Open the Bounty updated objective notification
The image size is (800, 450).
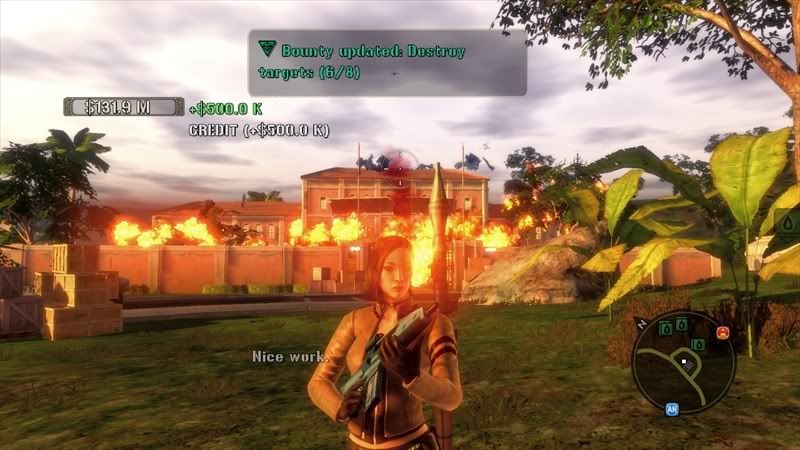click(387, 62)
